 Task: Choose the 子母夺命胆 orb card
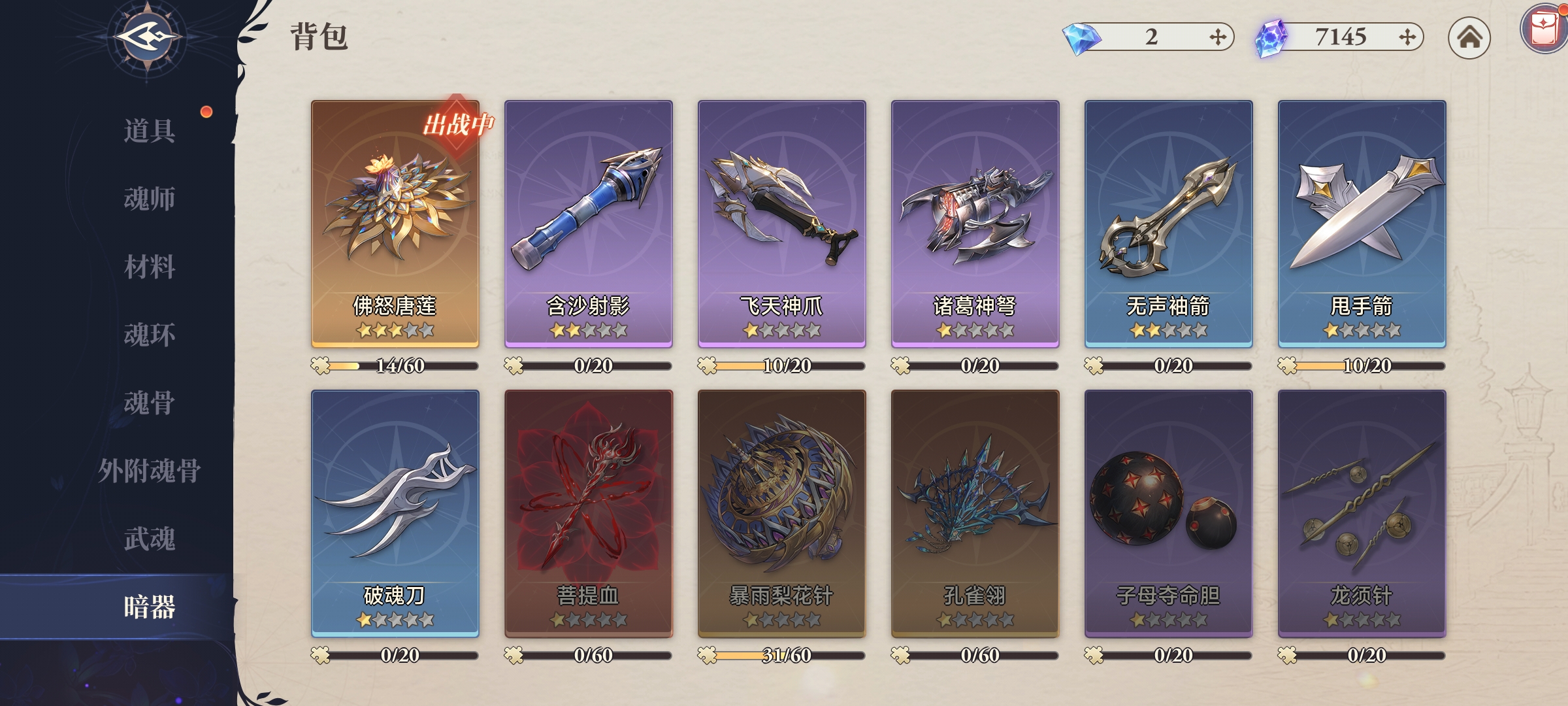click(1168, 513)
